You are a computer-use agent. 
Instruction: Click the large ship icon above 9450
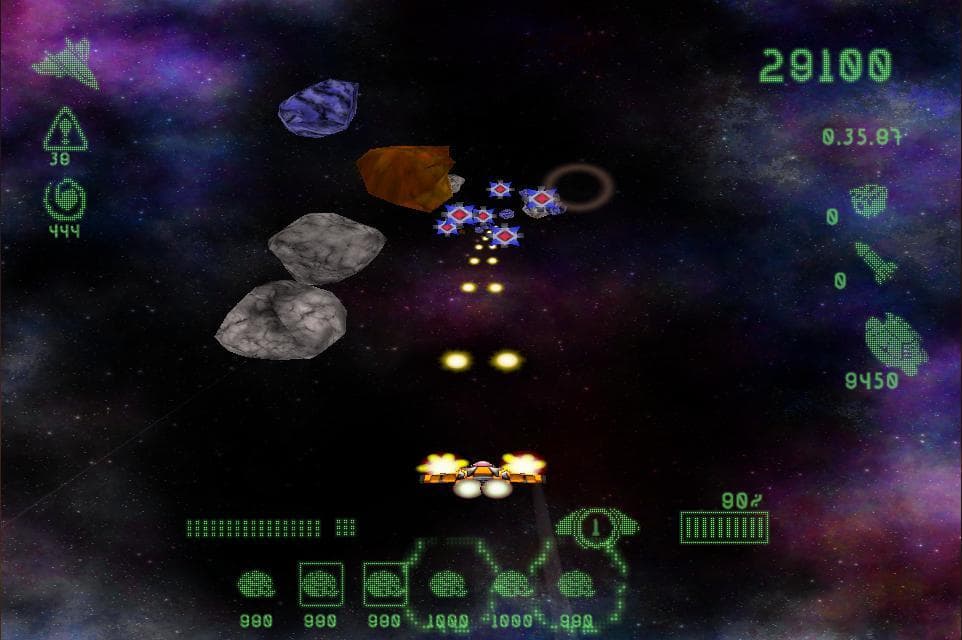point(894,343)
